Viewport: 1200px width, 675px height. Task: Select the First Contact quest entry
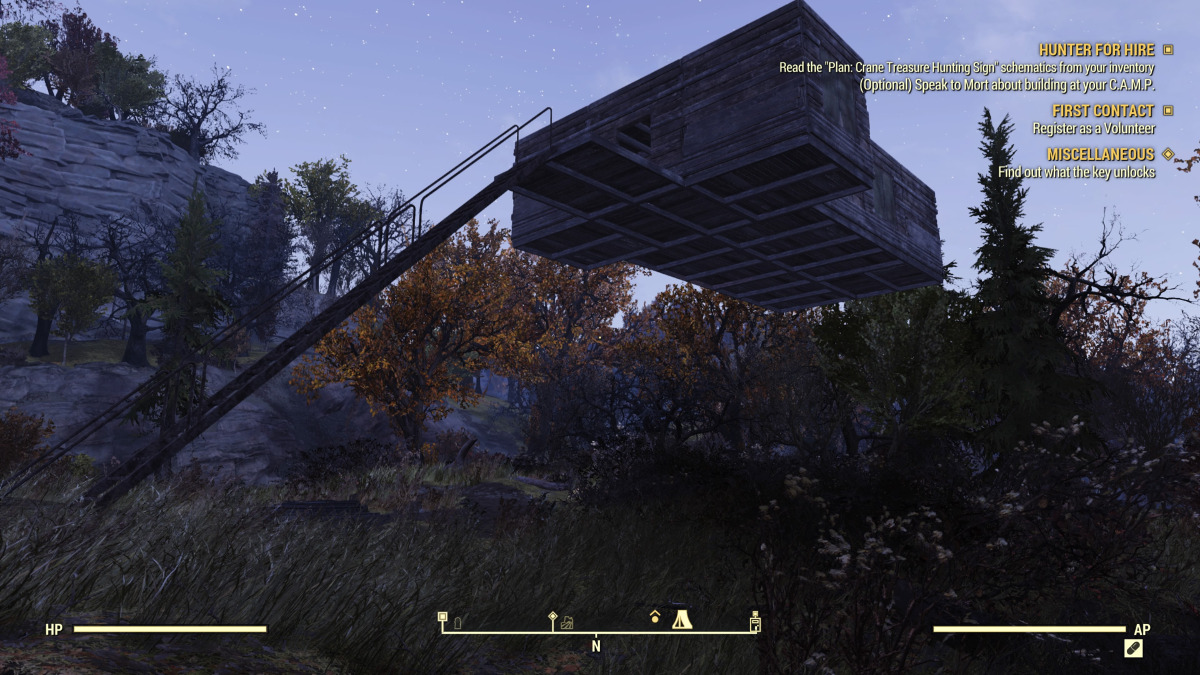(x=1103, y=111)
